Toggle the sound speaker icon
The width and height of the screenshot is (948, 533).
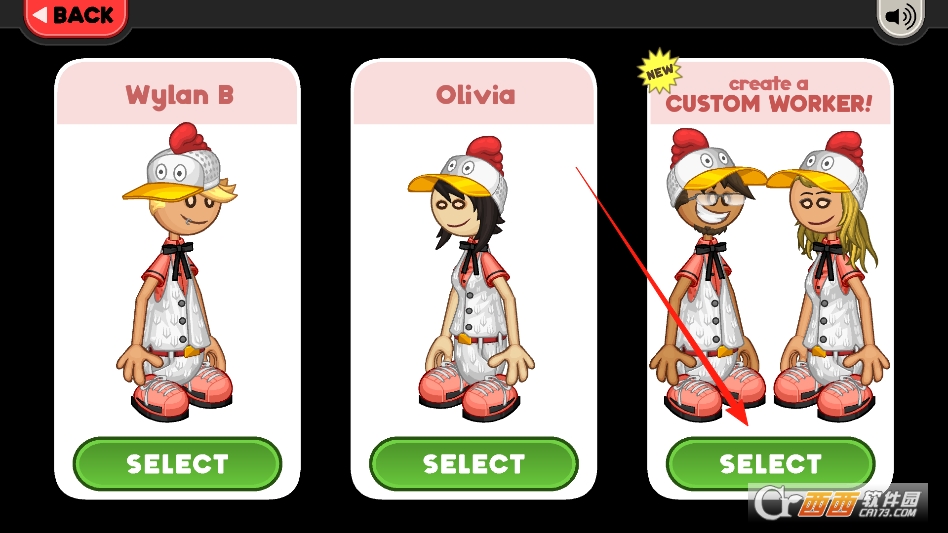pyautogui.click(x=901, y=17)
